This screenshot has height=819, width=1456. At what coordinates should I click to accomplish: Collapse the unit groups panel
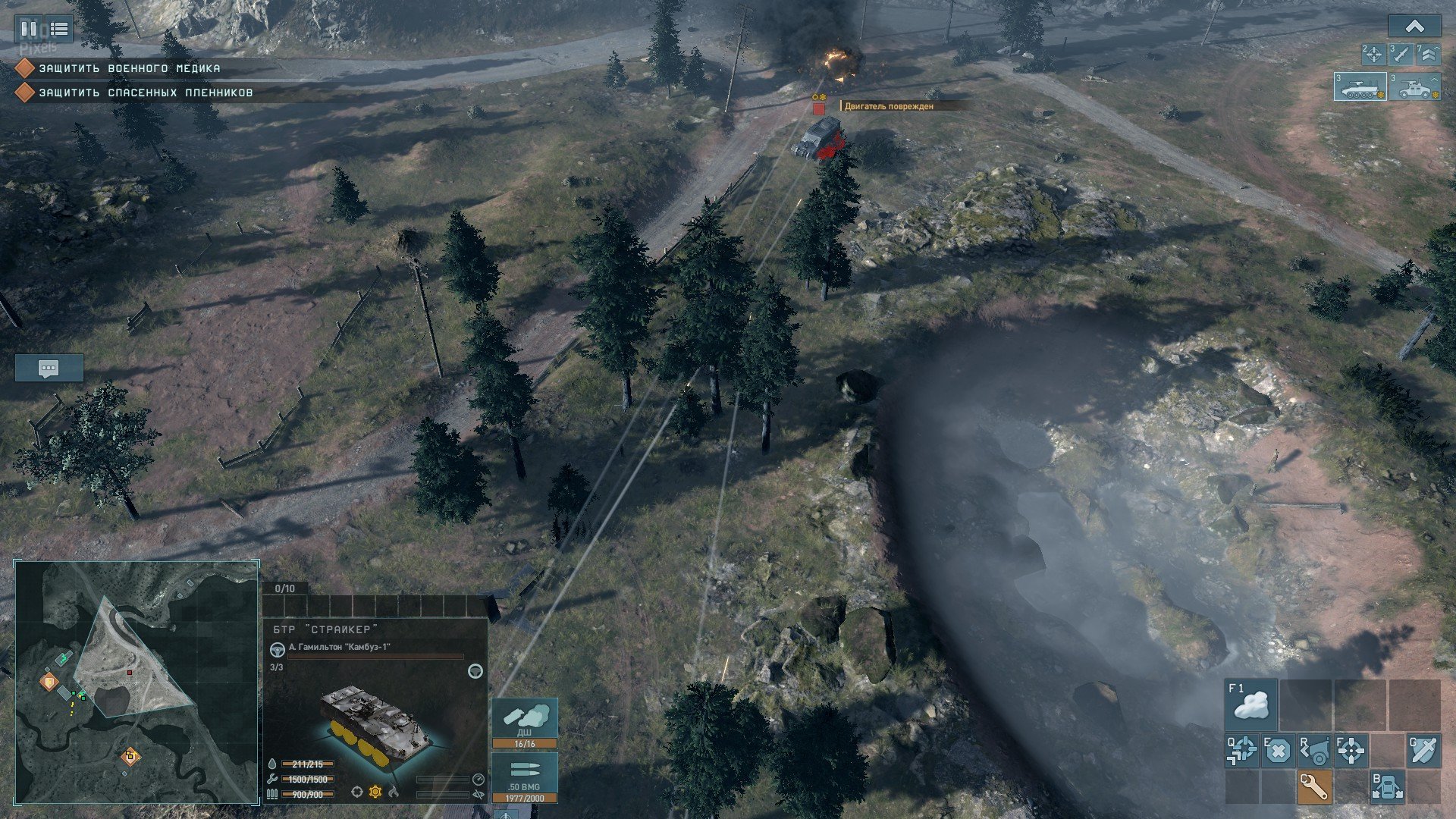click(x=1414, y=27)
